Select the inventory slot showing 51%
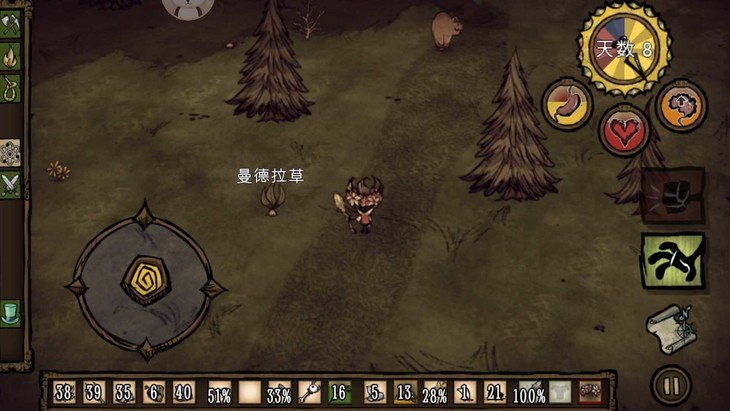The width and height of the screenshot is (730, 411). coord(218,392)
